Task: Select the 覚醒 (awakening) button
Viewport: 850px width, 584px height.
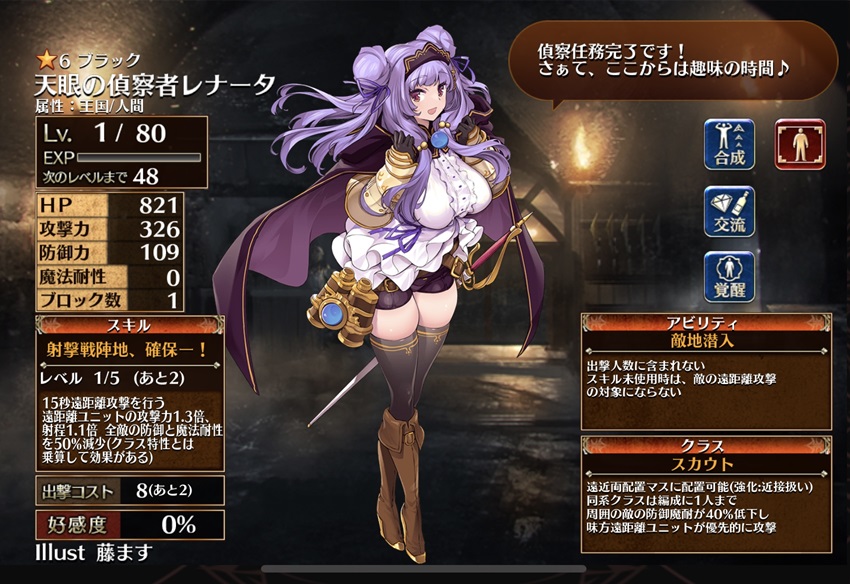Action: point(729,277)
